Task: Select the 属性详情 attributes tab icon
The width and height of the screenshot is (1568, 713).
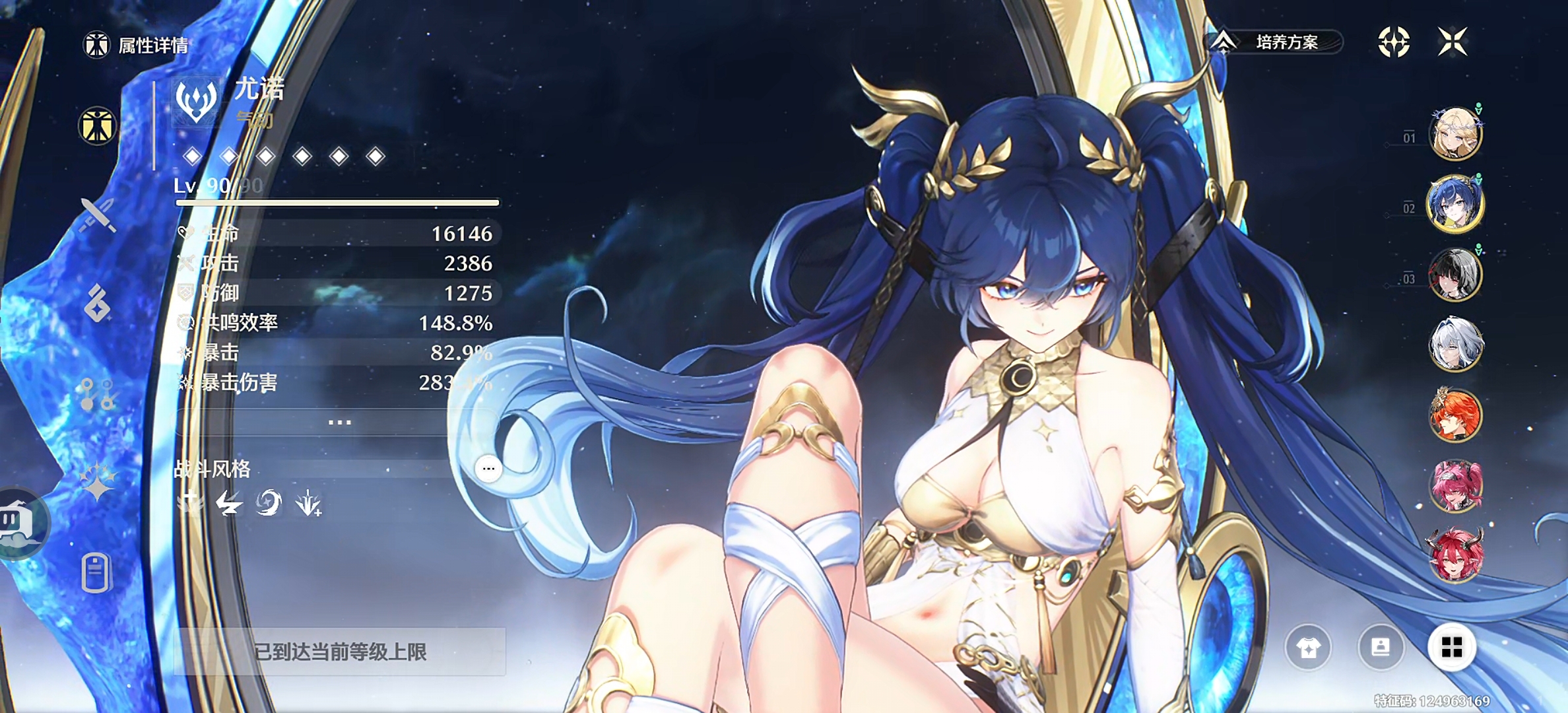Action: [98, 126]
